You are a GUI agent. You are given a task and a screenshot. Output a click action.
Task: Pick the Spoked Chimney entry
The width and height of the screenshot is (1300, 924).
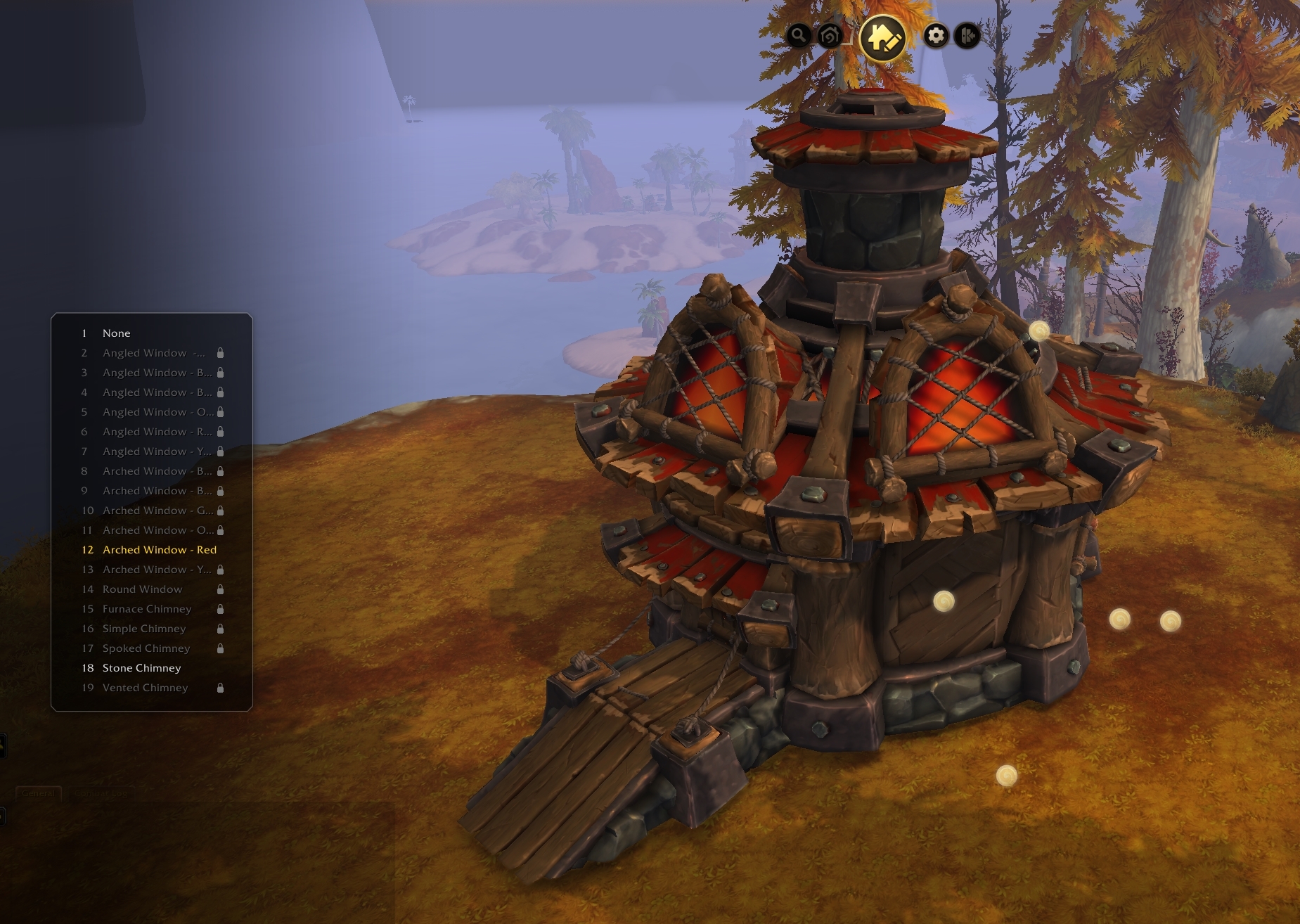click(x=146, y=648)
